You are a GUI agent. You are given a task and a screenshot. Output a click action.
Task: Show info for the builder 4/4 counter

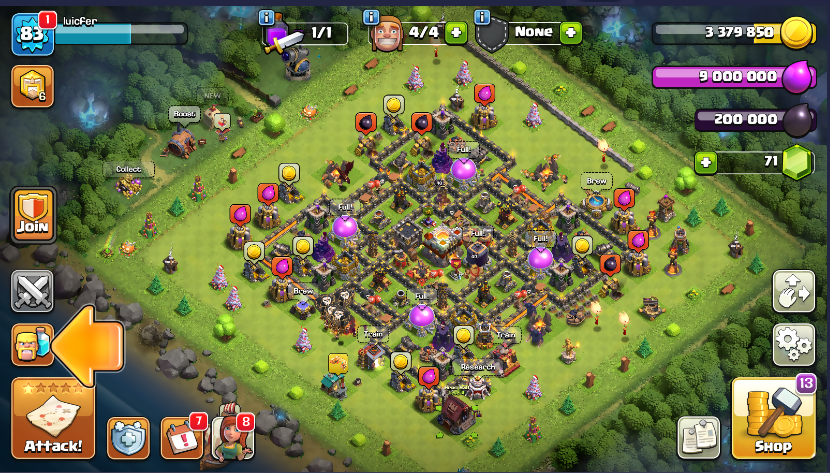(x=371, y=18)
